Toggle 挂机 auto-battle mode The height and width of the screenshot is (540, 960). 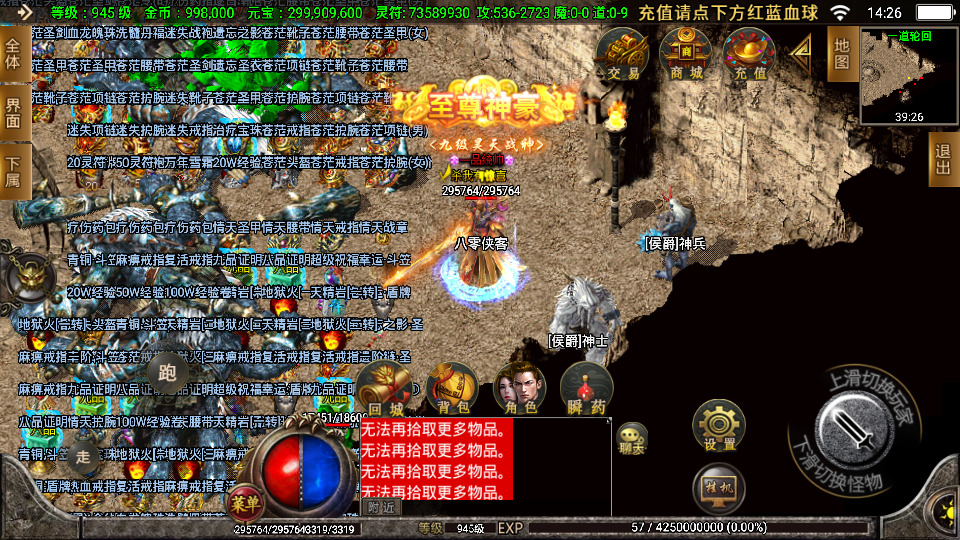tap(718, 487)
